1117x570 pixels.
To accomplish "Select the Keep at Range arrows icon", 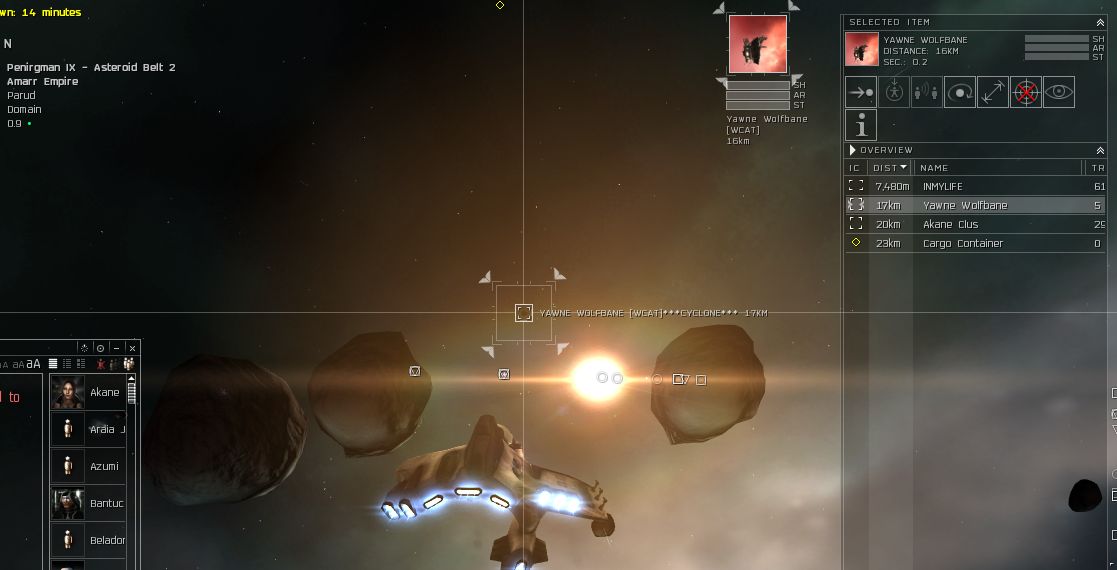I will pos(993,92).
